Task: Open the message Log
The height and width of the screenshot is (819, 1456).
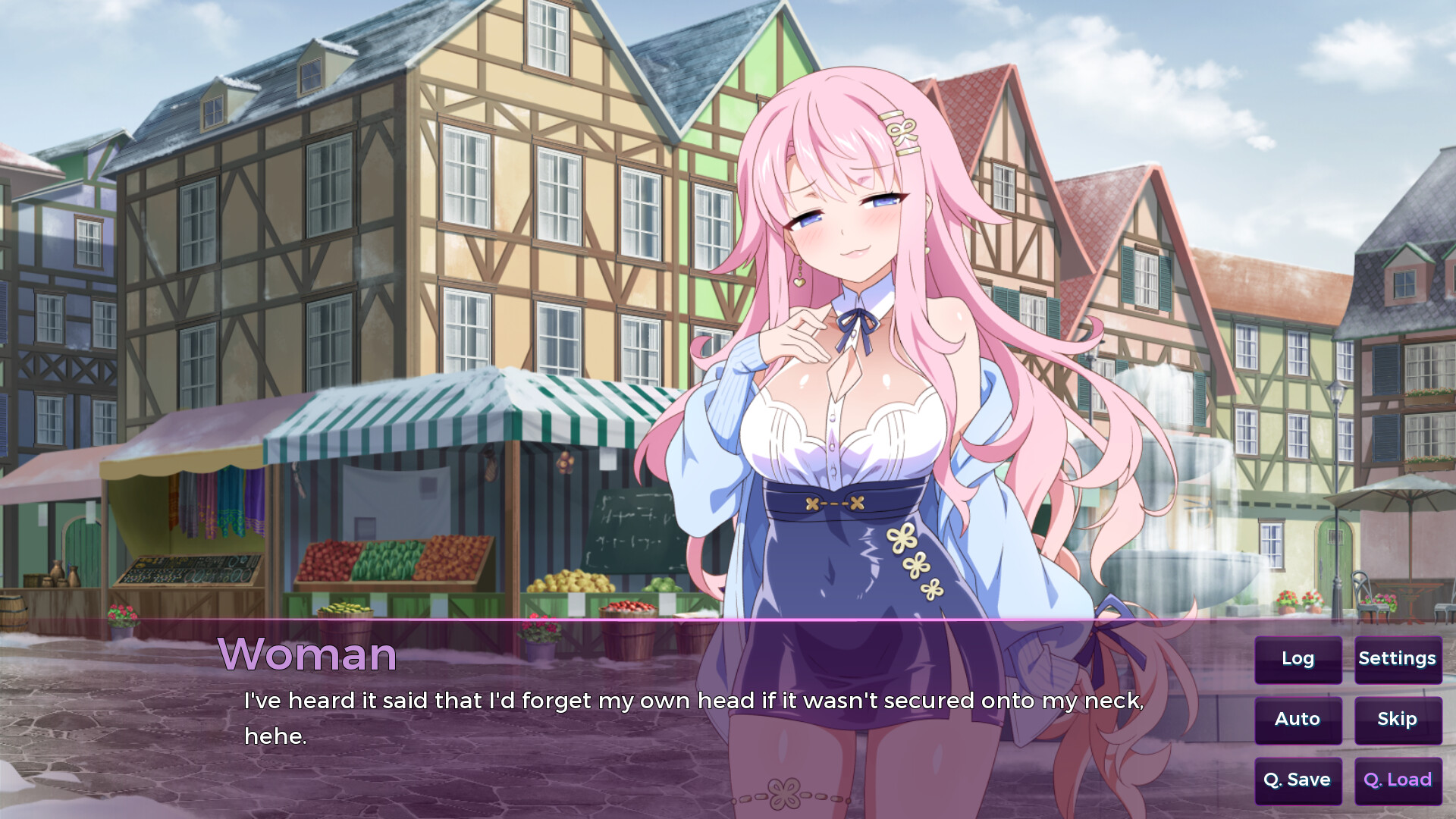Action: click(1298, 659)
